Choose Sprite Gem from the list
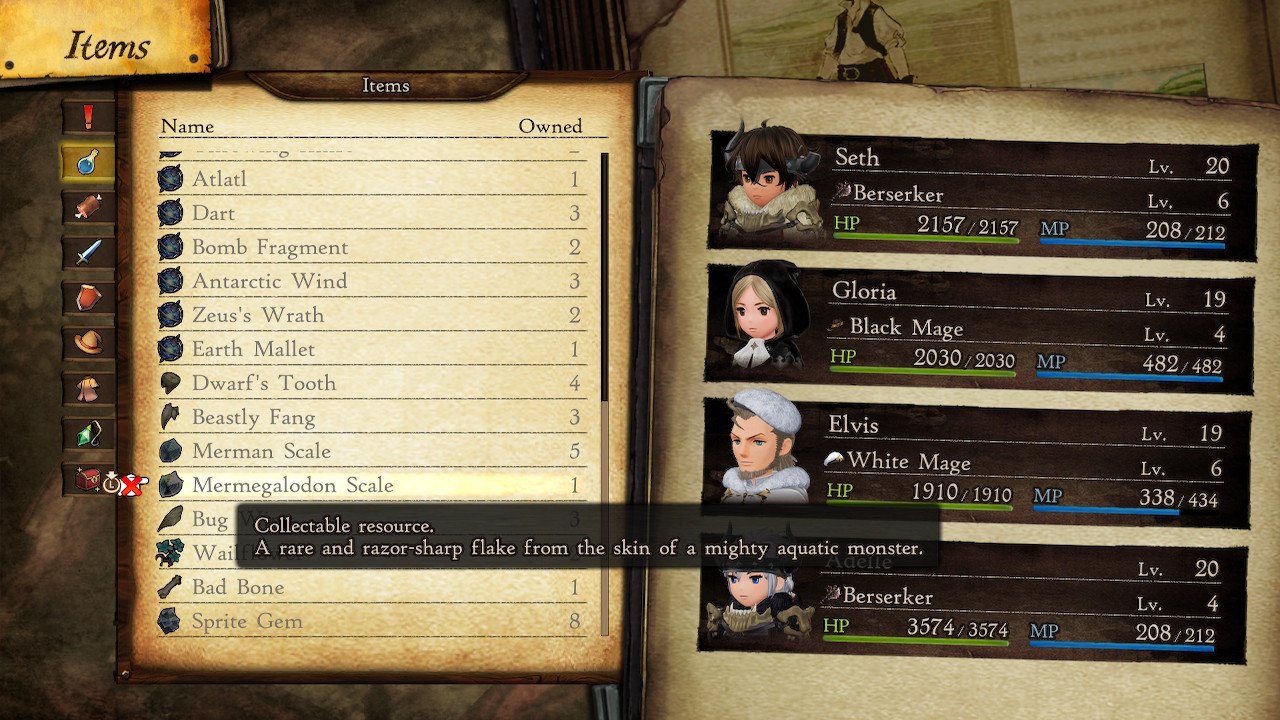Screen dimensions: 1280x720 [x=370, y=622]
